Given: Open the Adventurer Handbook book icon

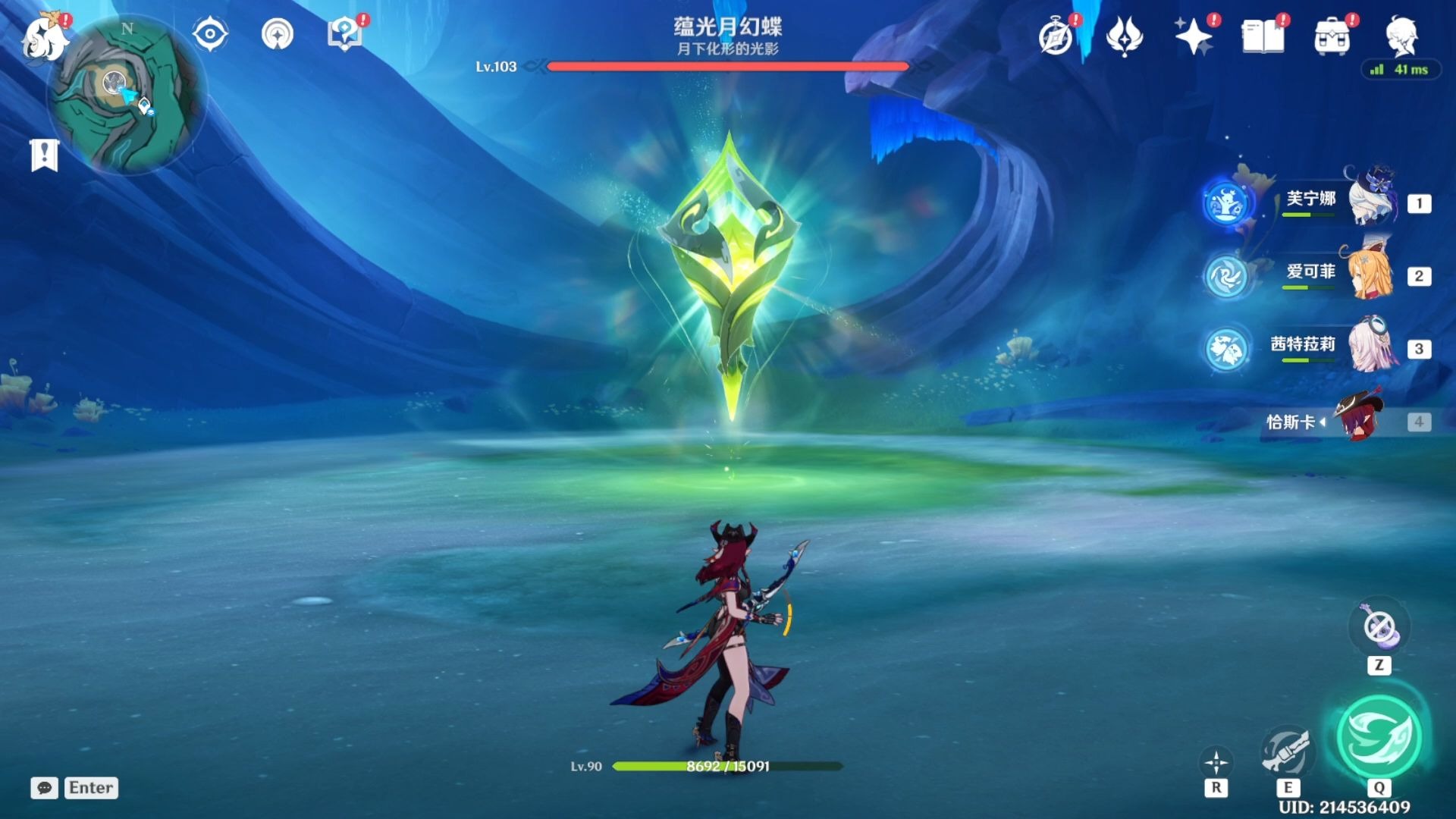Looking at the screenshot, I should [1263, 36].
